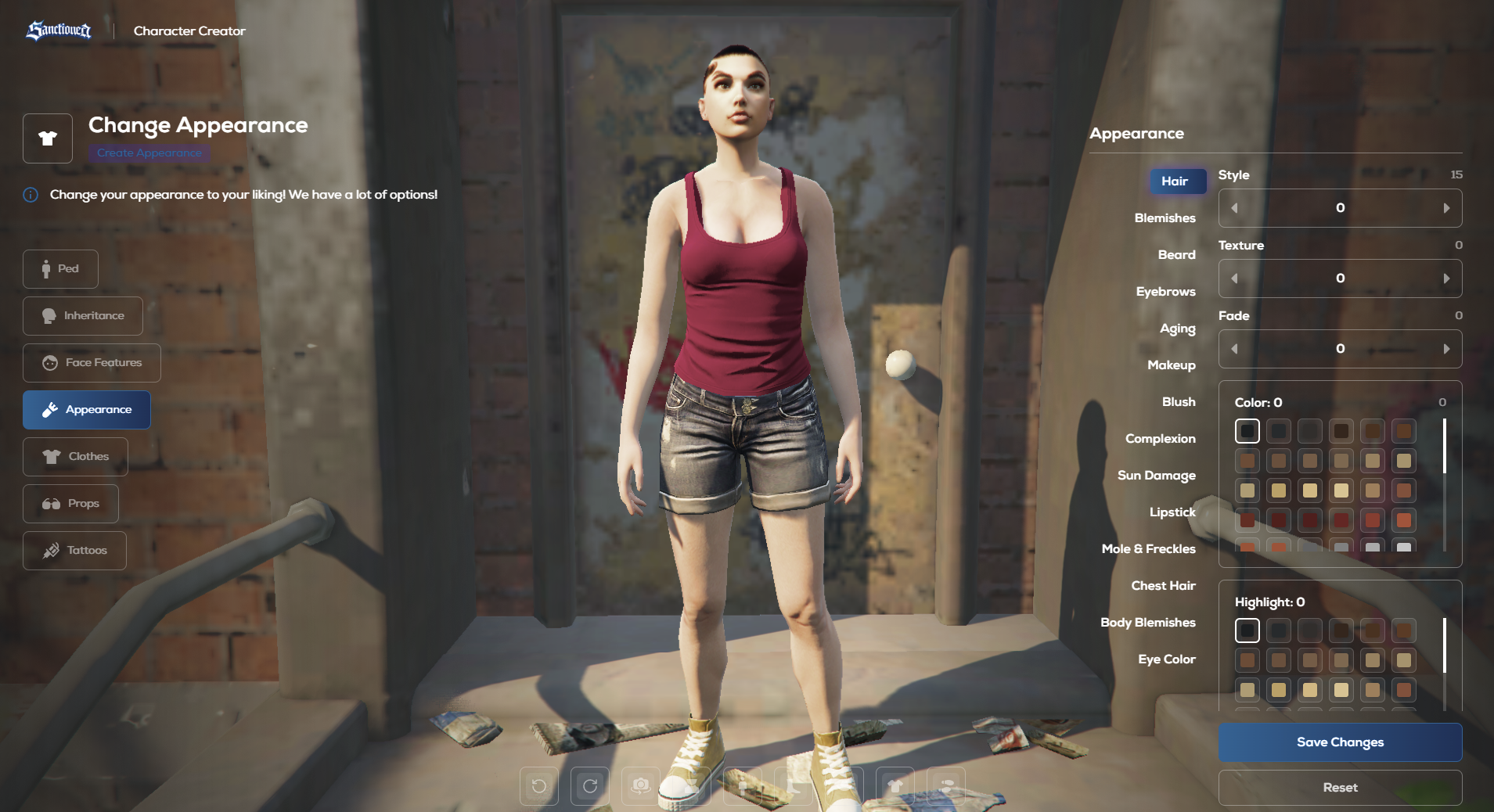Open the Props category
This screenshot has height=812, width=1494.
click(x=70, y=504)
